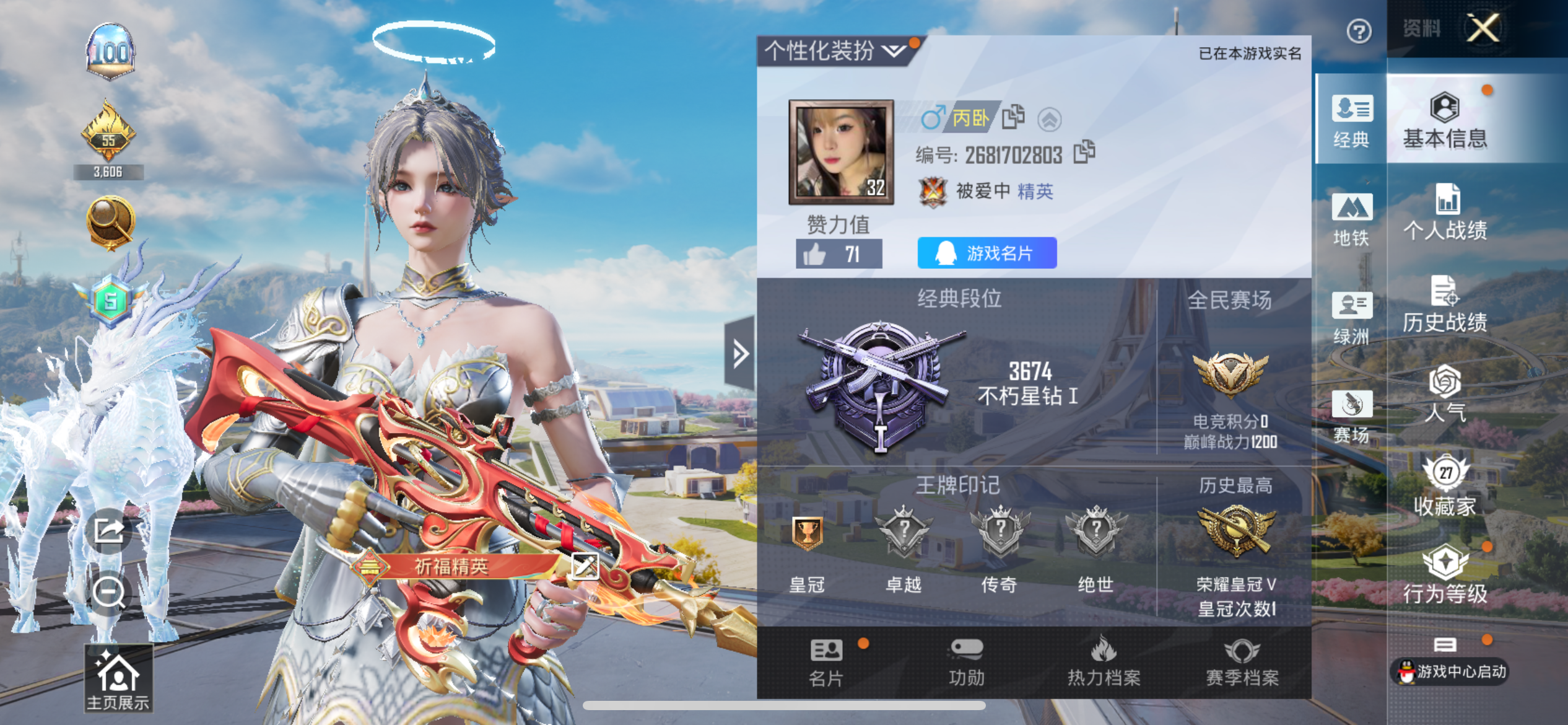Open the 个人战绩 section
The height and width of the screenshot is (725, 1568).
(1445, 213)
